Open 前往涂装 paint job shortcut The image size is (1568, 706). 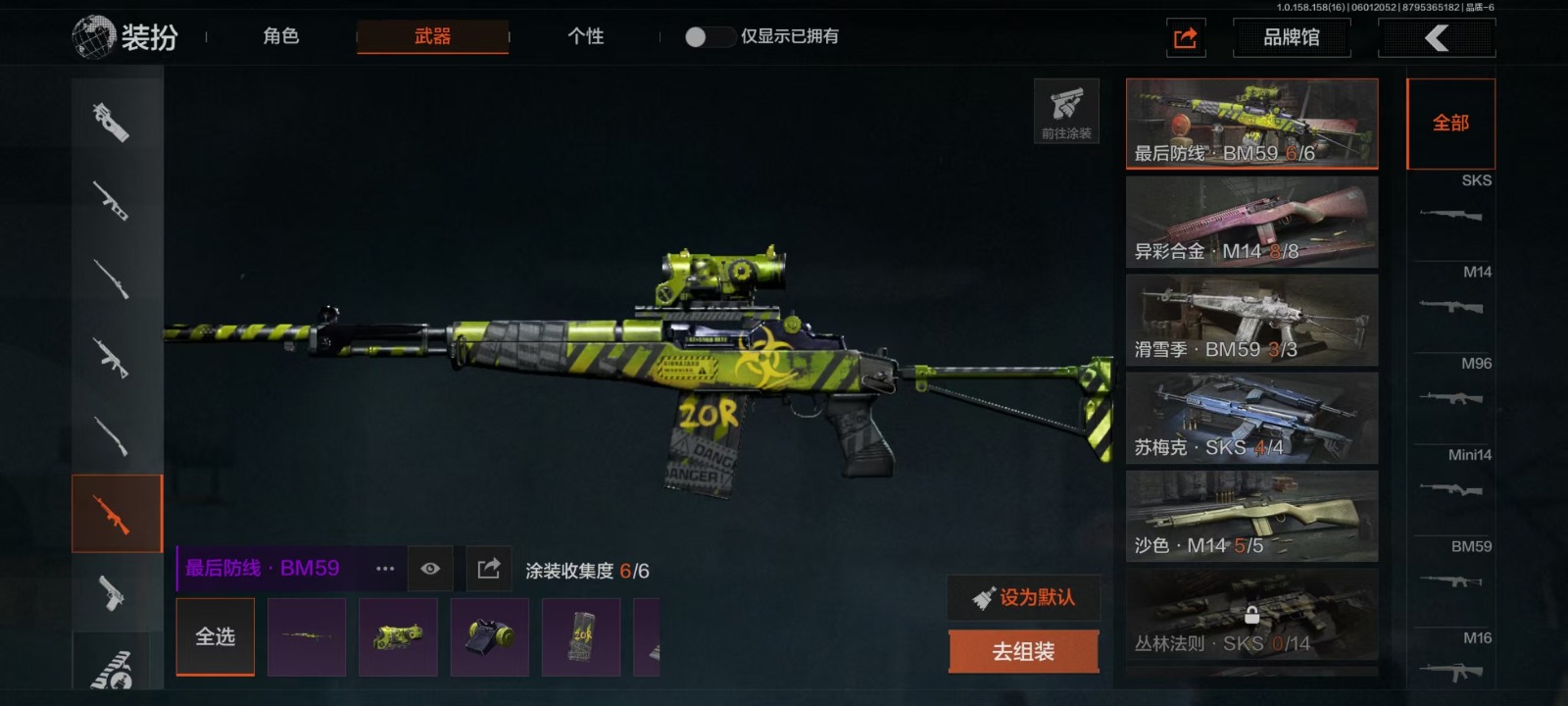(x=1066, y=111)
